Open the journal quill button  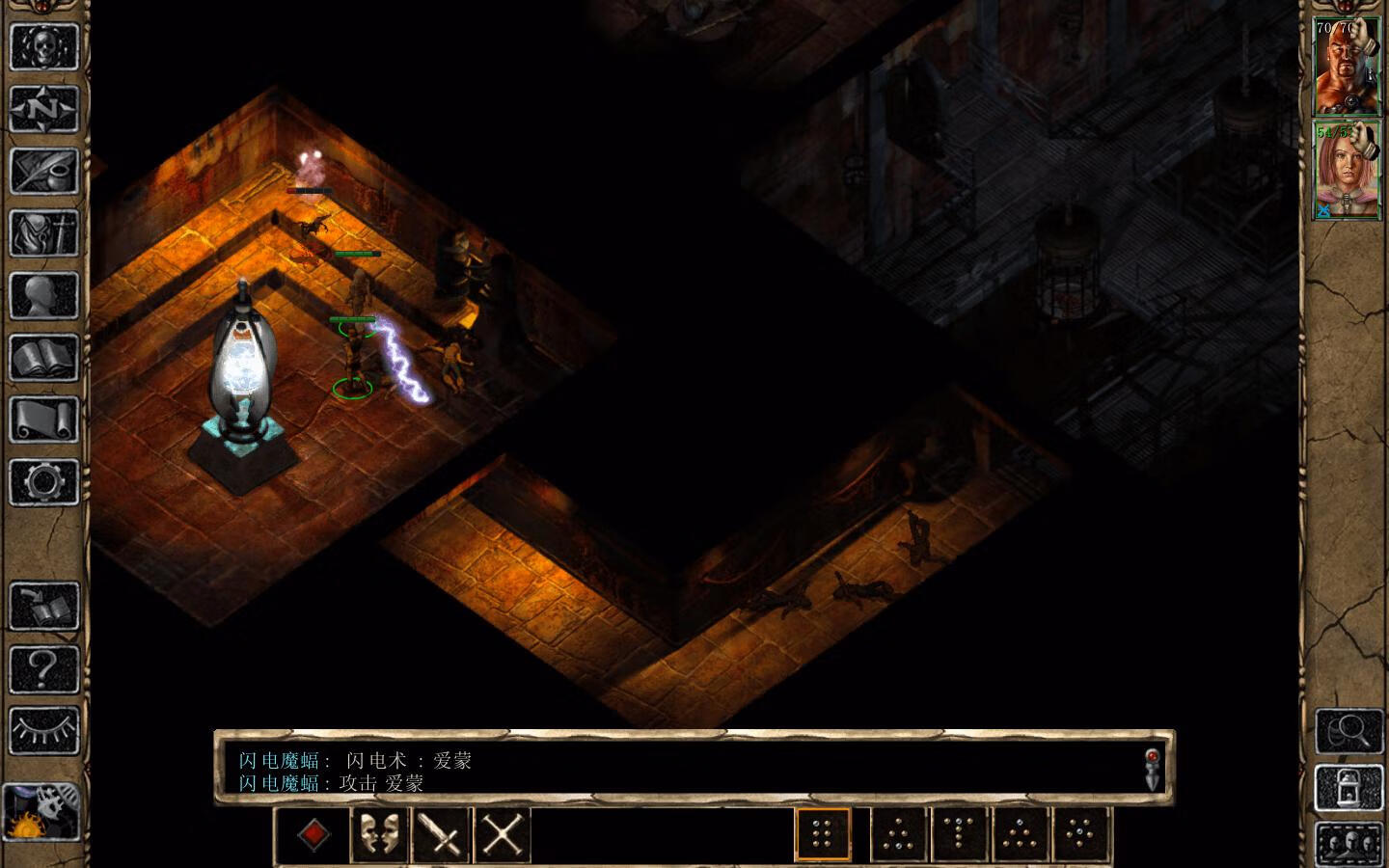point(43,170)
